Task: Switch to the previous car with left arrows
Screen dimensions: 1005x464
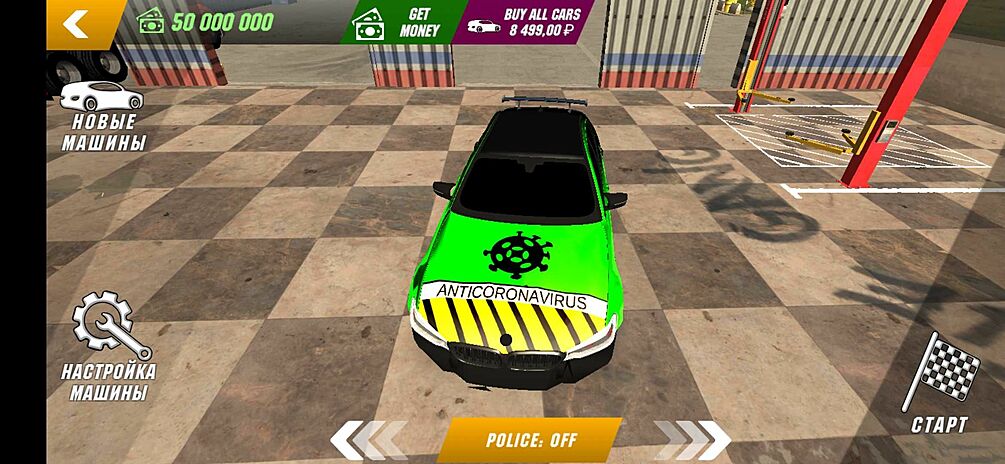Action: click(368, 440)
